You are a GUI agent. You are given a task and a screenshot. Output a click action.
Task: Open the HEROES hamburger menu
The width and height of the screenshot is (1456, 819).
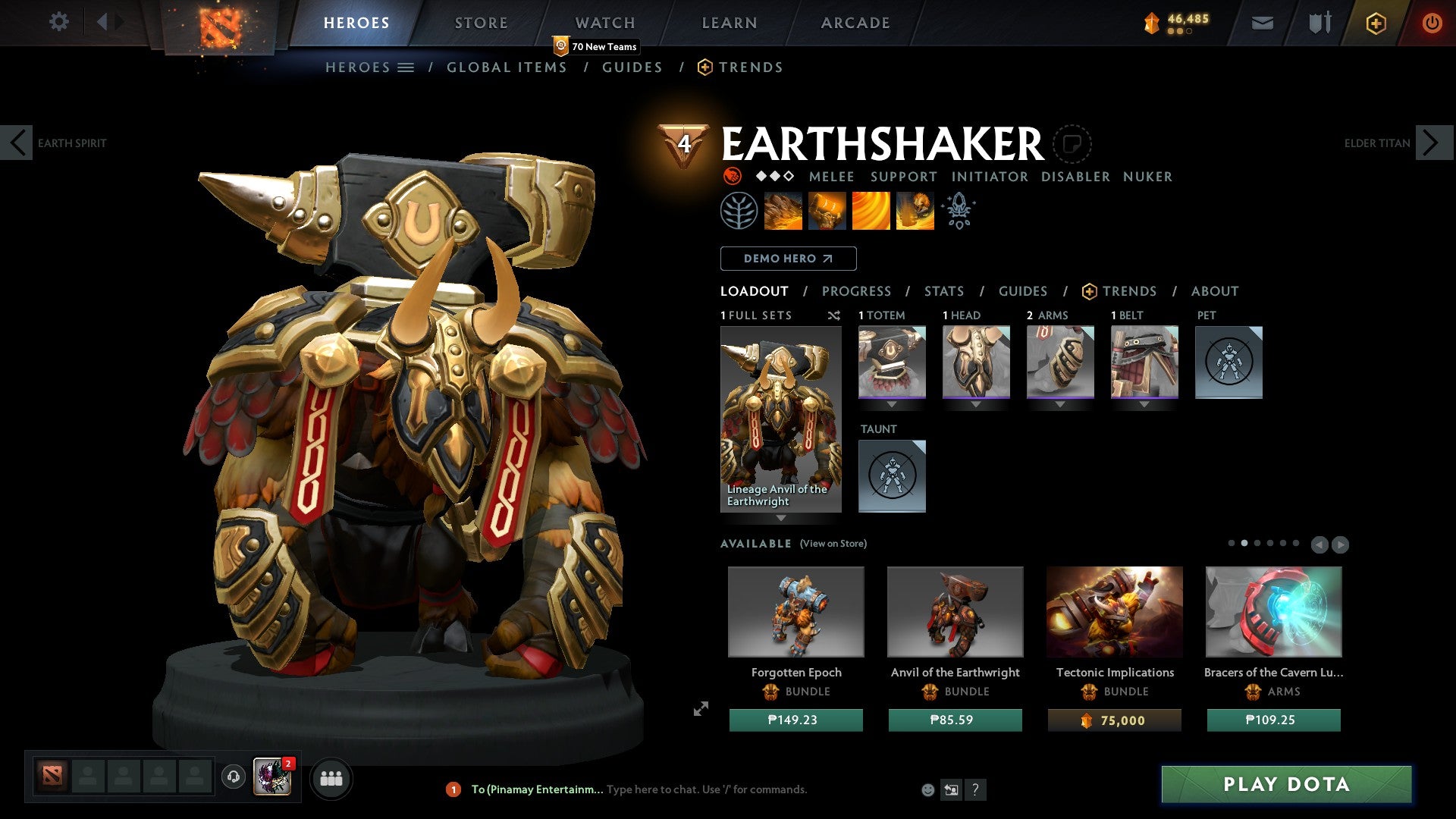coord(406,67)
